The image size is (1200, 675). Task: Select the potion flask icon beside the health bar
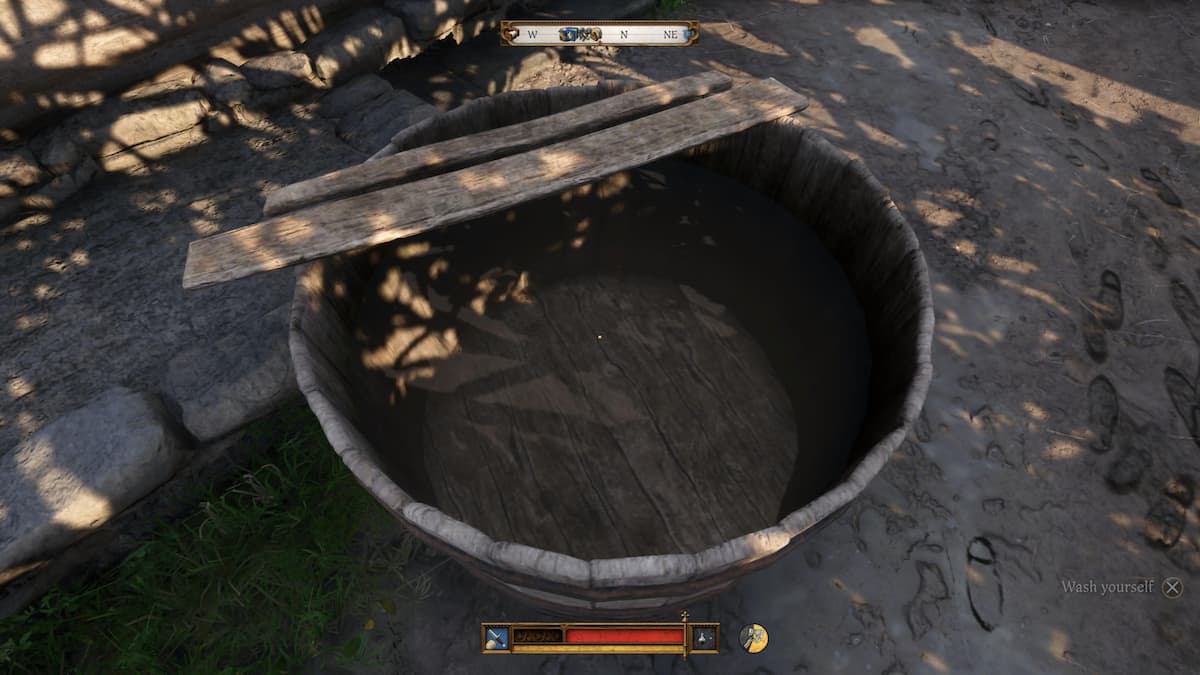(x=705, y=637)
